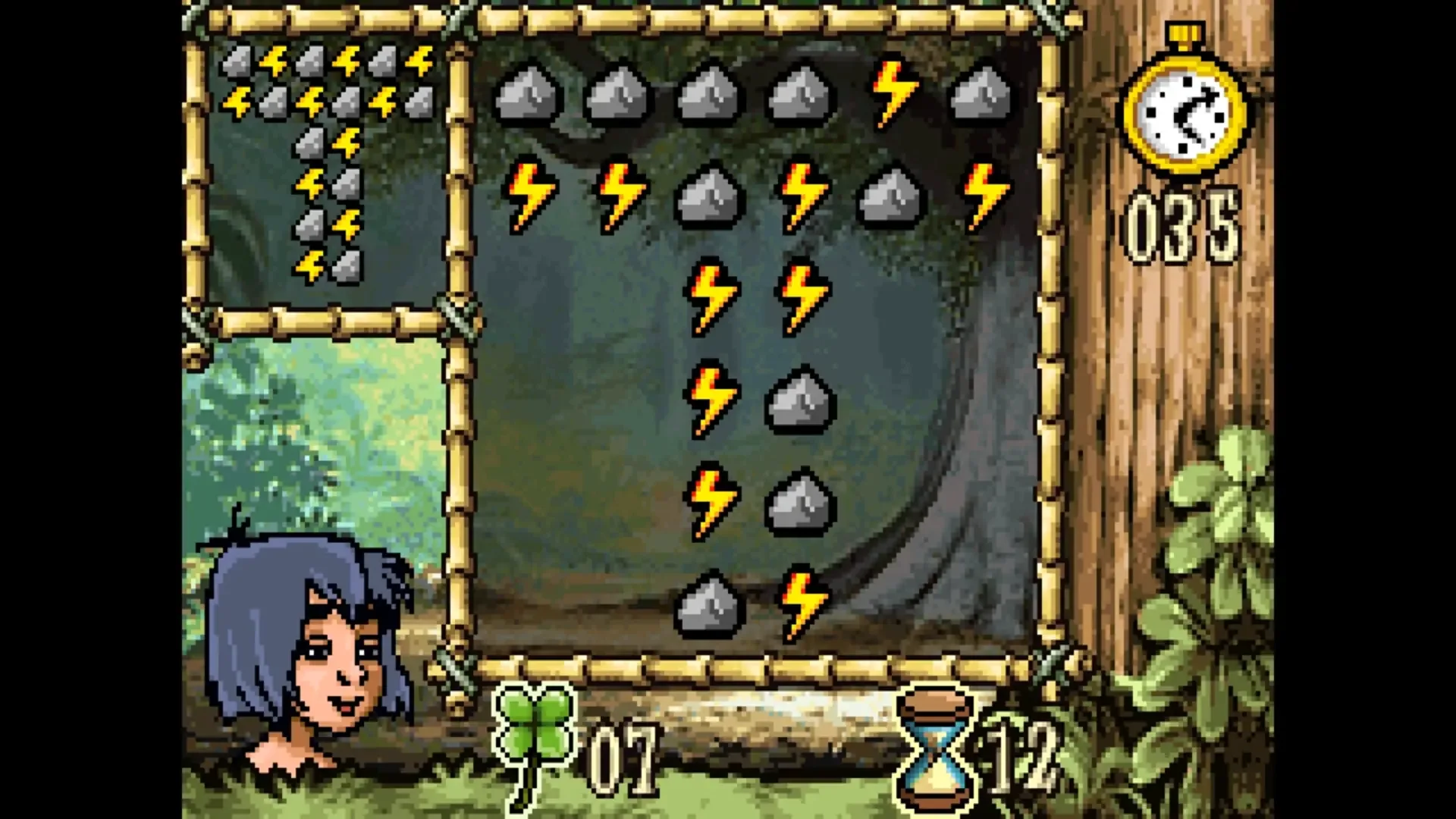Select the top-left stone in the preview panel

tap(235, 61)
